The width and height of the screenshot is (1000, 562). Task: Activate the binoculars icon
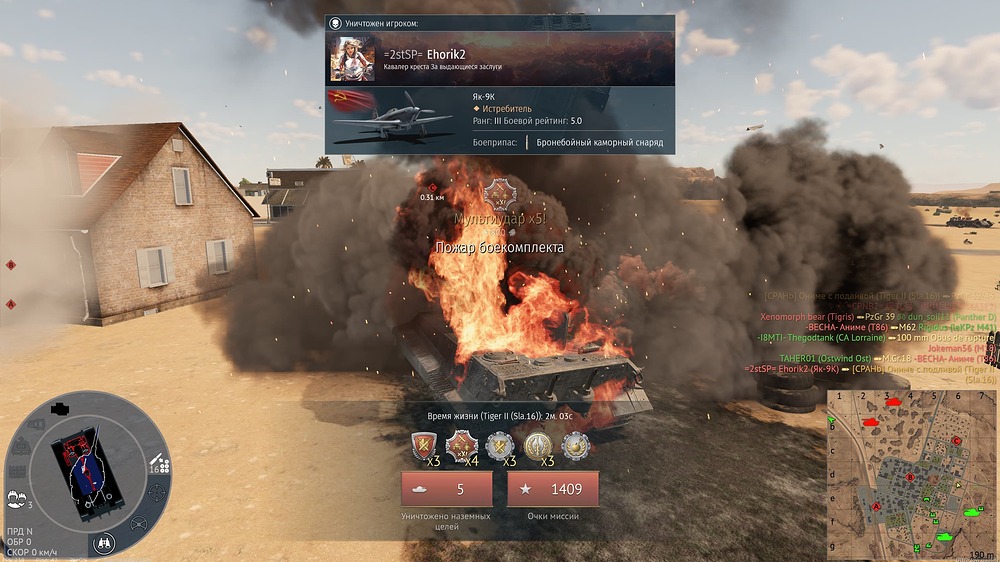click(x=104, y=542)
